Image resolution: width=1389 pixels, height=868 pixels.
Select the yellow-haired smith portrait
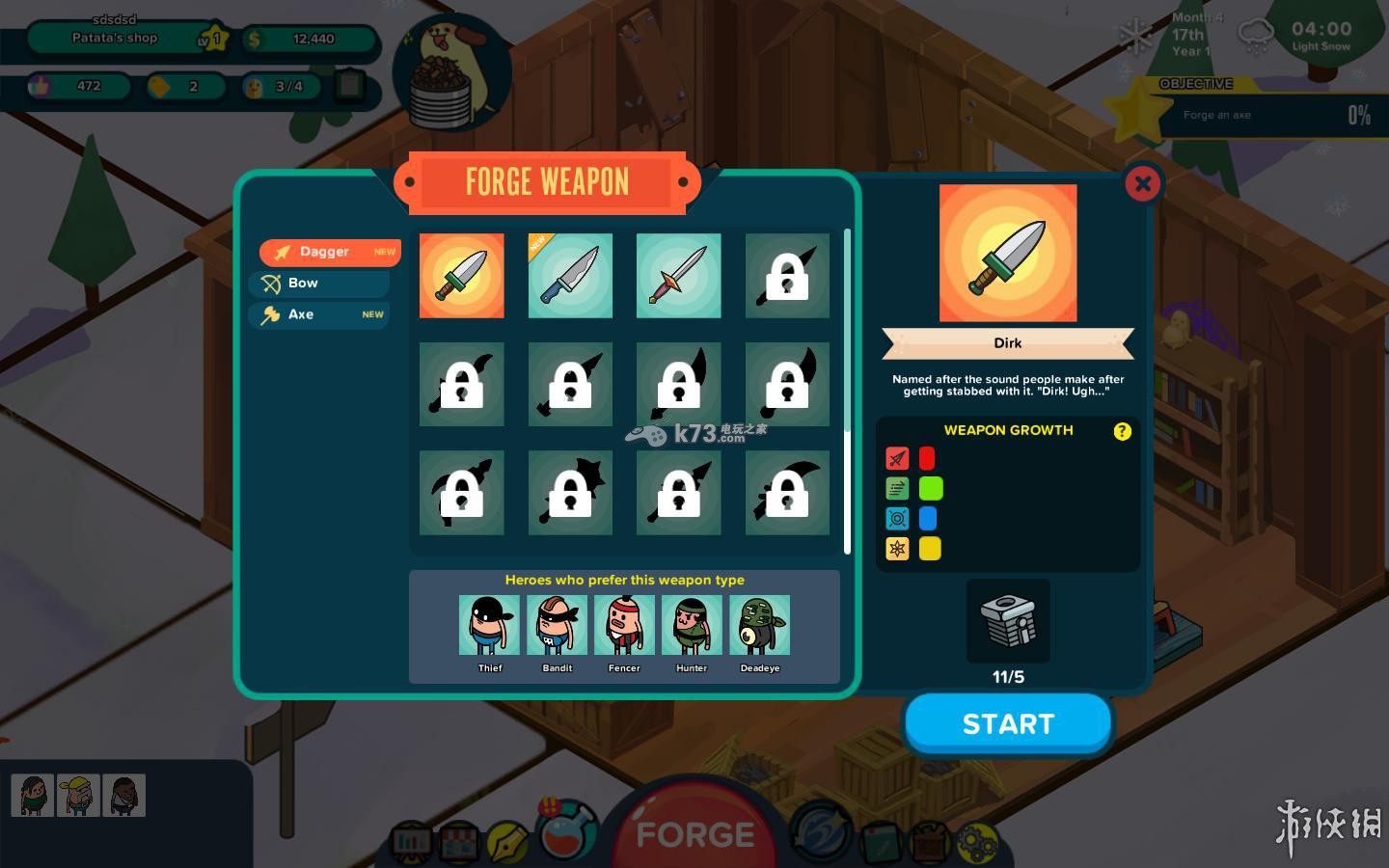pos(78,796)
